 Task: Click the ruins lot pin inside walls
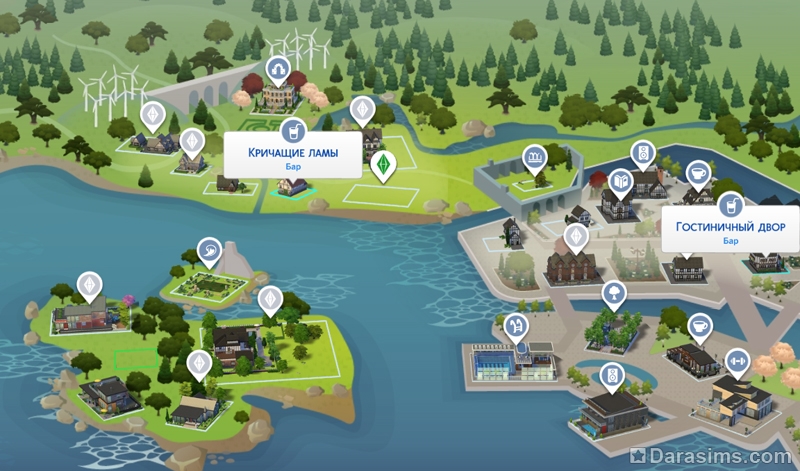coord(536,157)
